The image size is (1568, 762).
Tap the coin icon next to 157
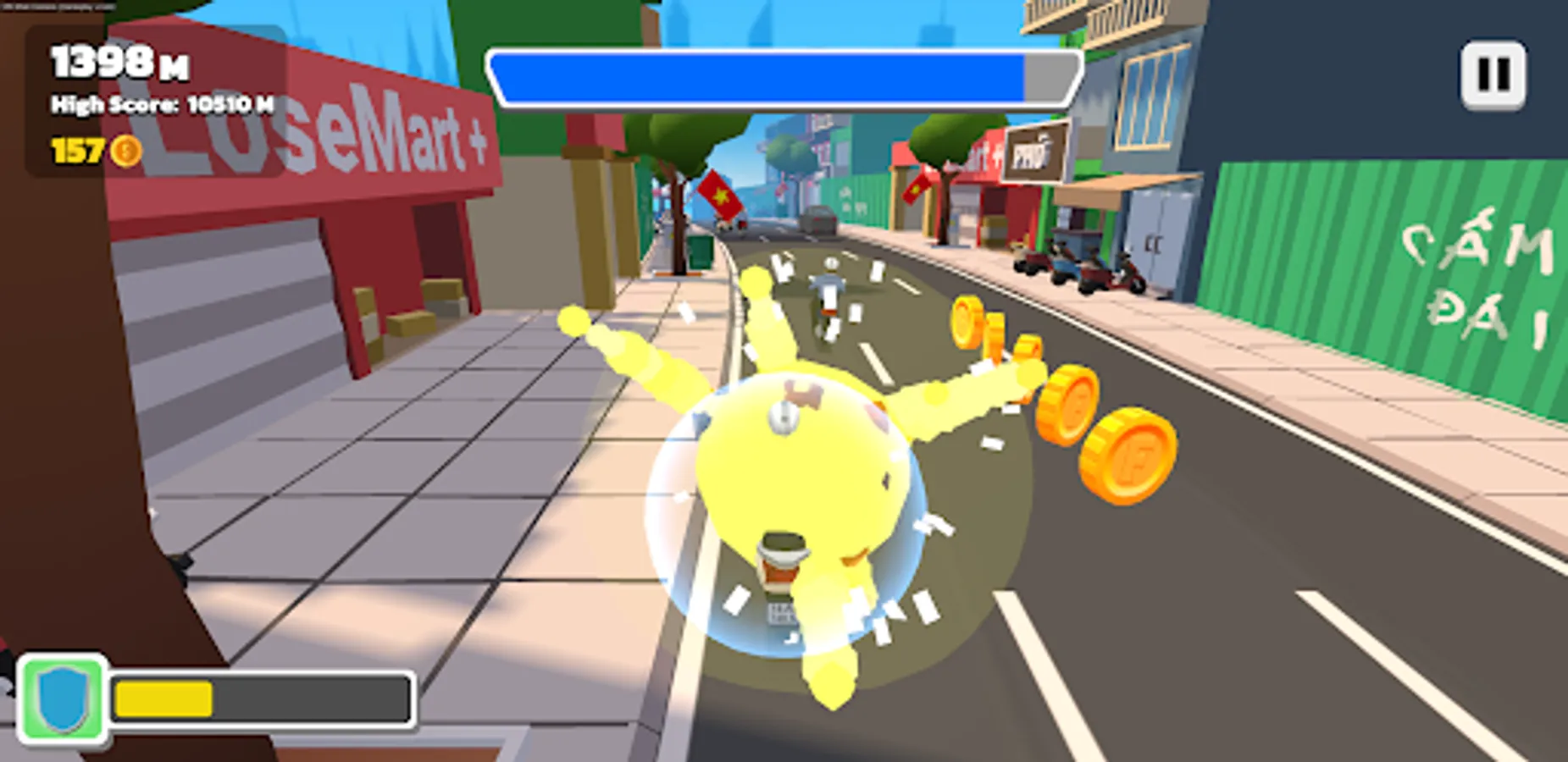(x=125, y=149)
